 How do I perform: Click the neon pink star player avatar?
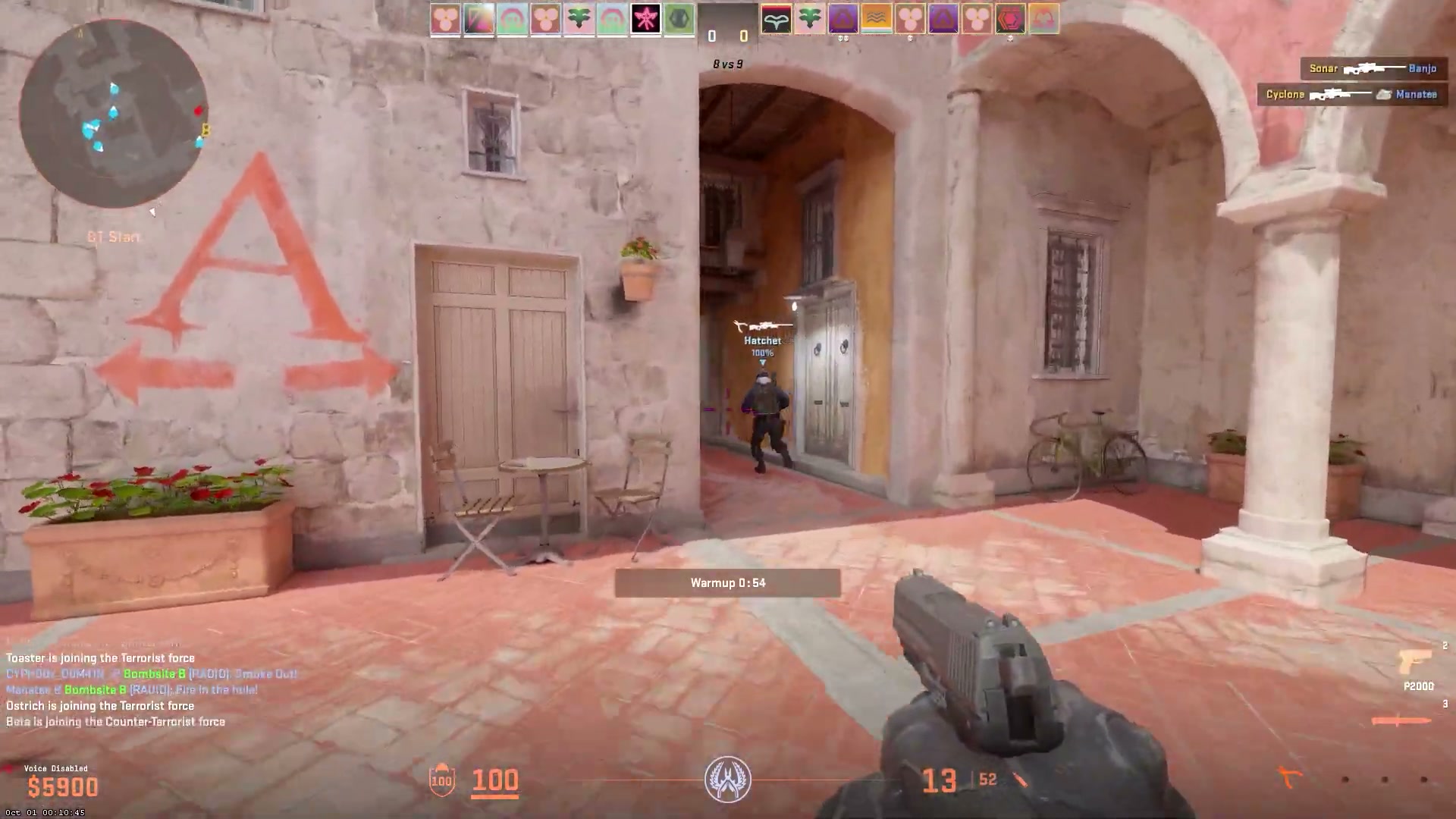pos(645,19)
